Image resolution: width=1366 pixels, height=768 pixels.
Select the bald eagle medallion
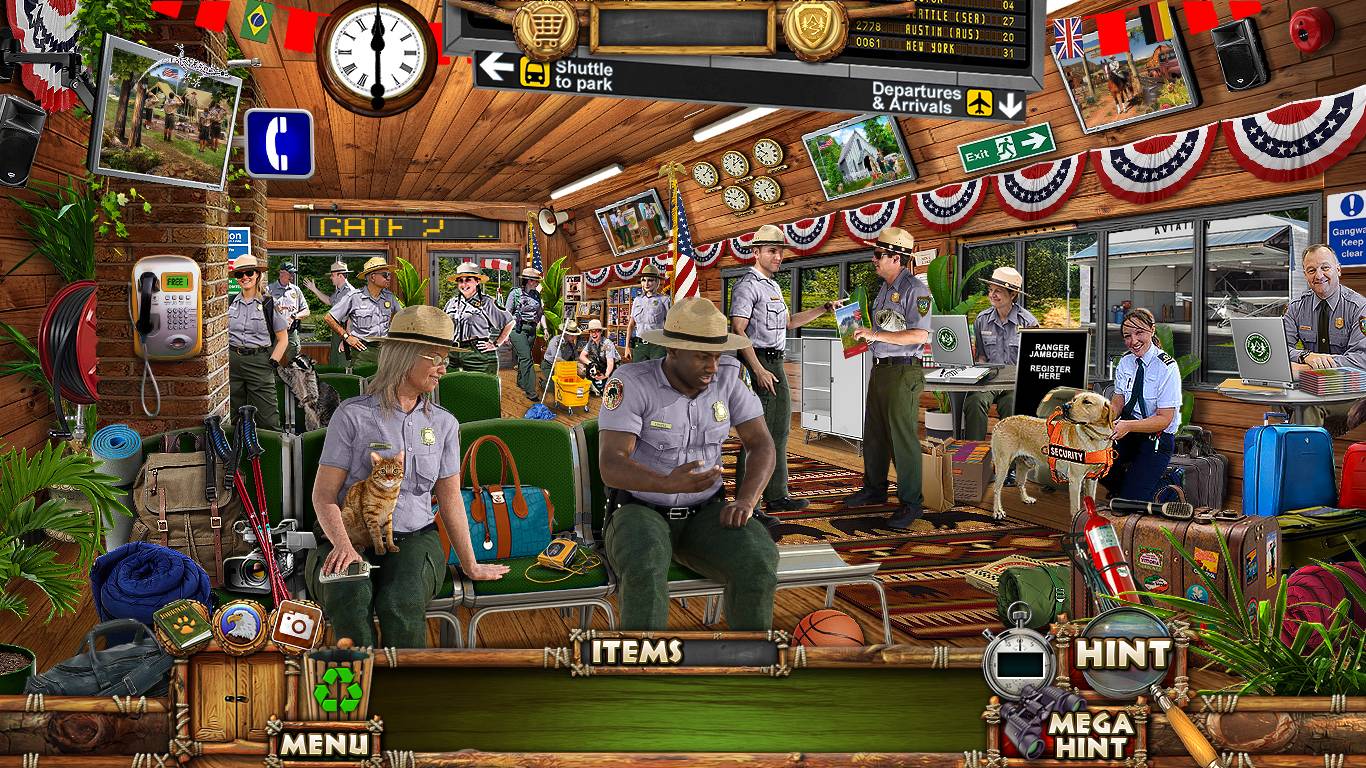(x=240, y=626)
